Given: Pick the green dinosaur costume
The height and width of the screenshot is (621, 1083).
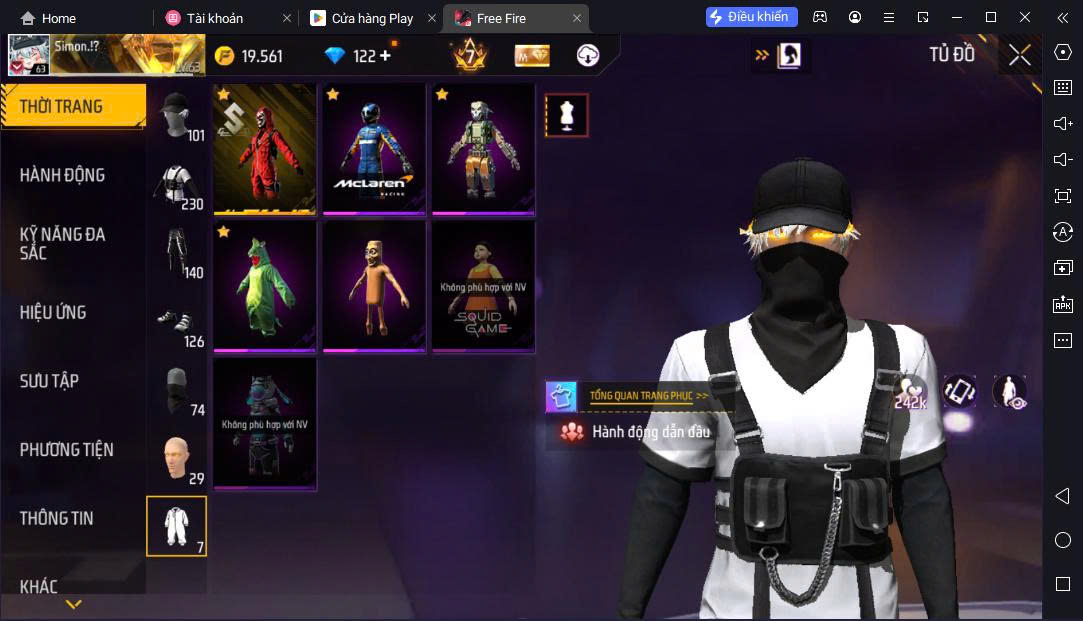Looking at the screenshot, I should tap(265, 286).
